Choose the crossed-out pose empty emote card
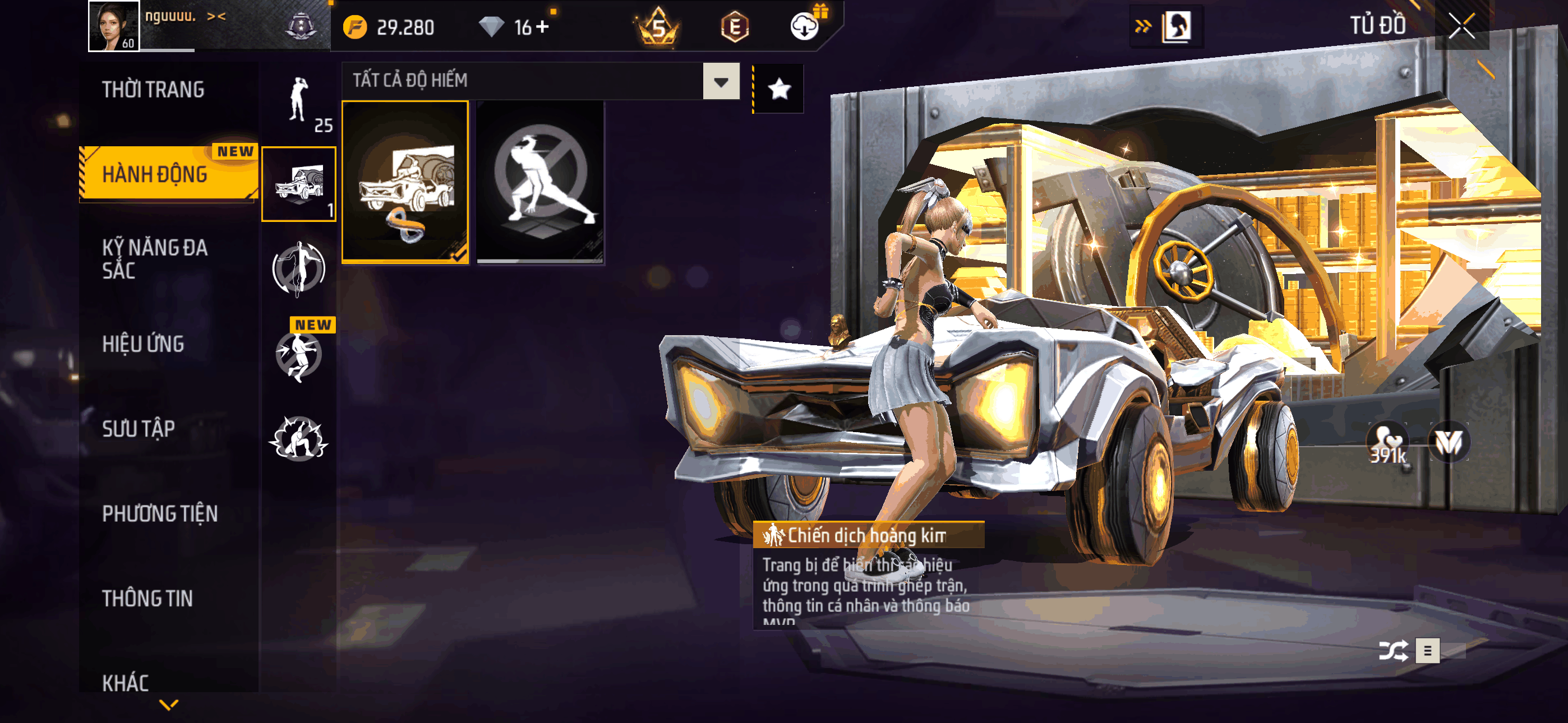The height and width of the screenshot is (723, 1568). (540, 182)
